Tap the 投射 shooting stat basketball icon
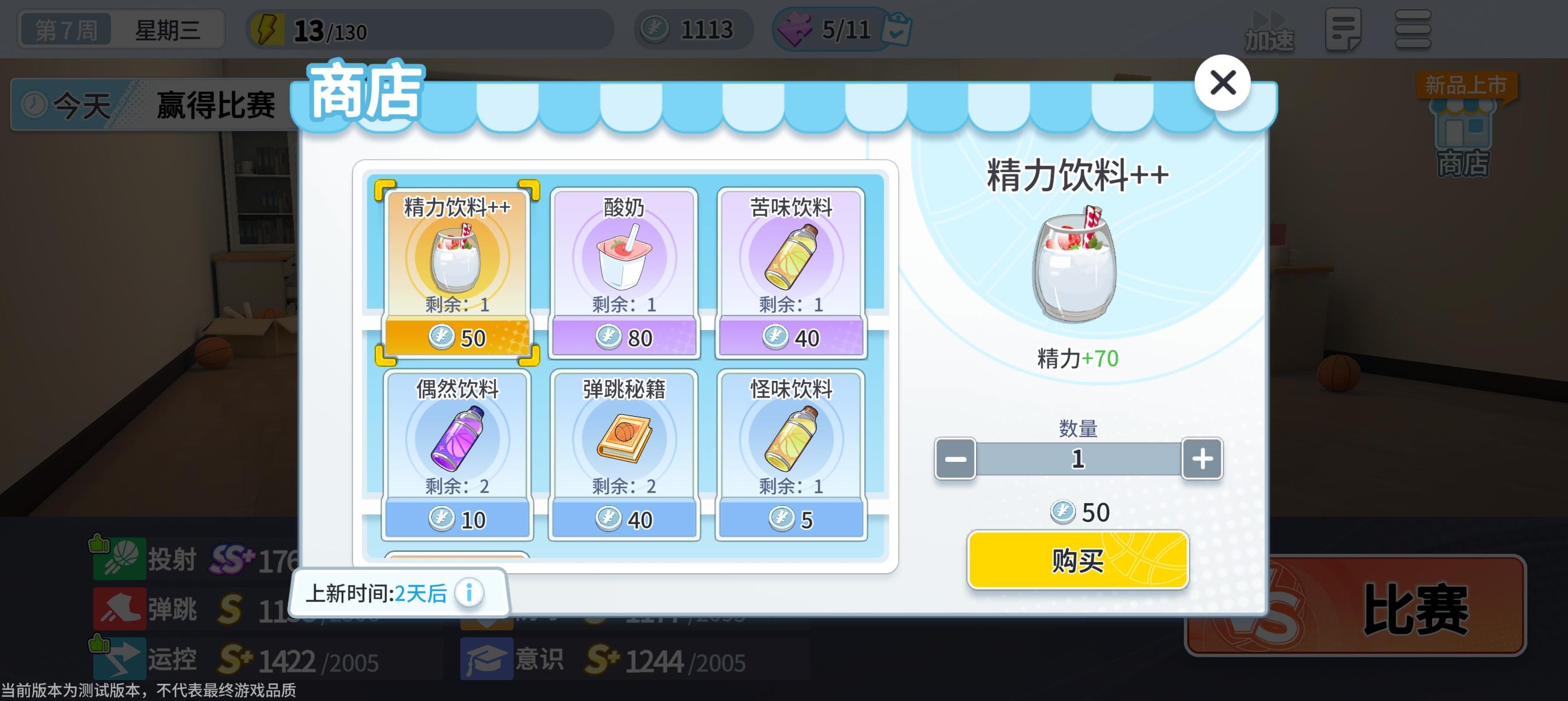The image size is (1568, 701). (119, 559)
